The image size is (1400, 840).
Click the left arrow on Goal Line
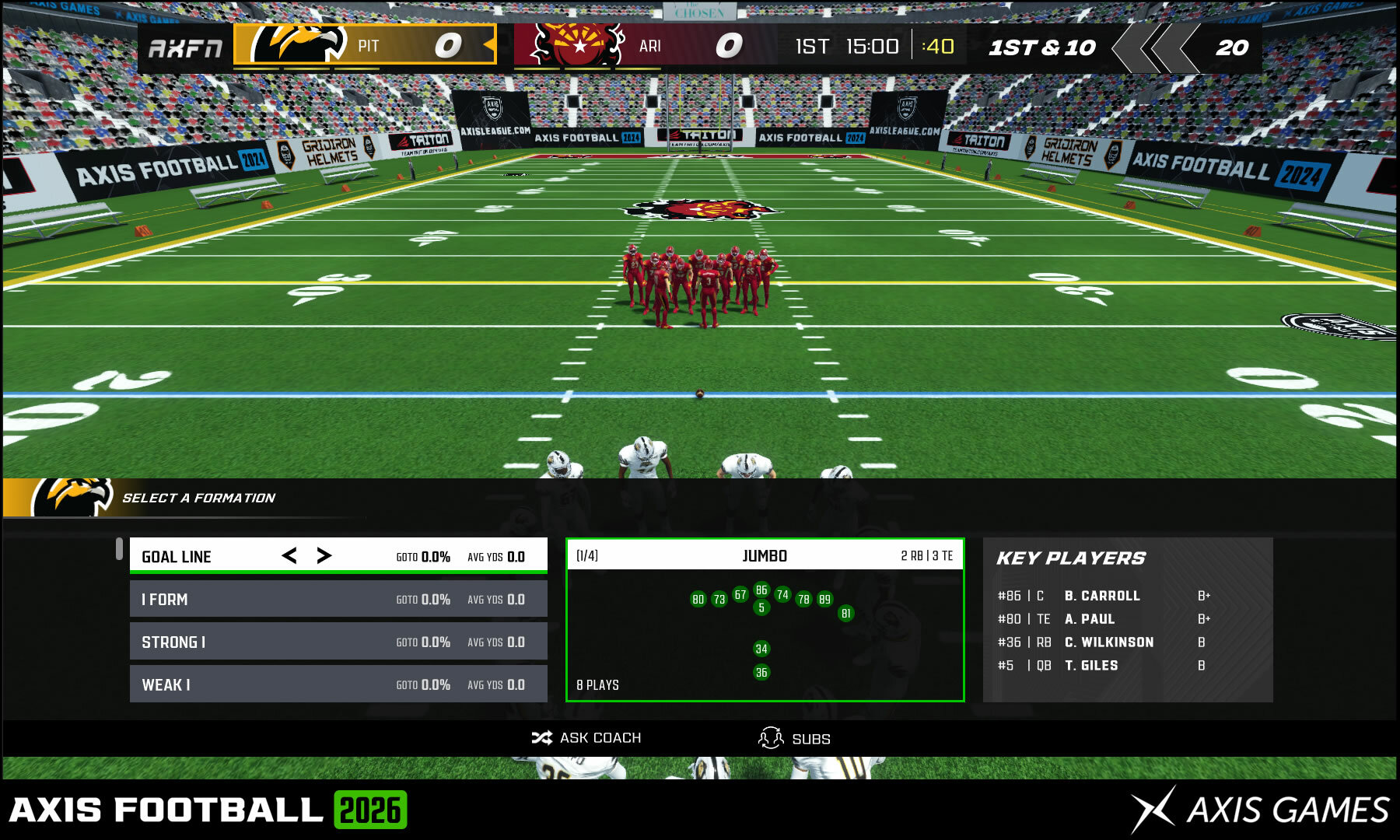289,556
